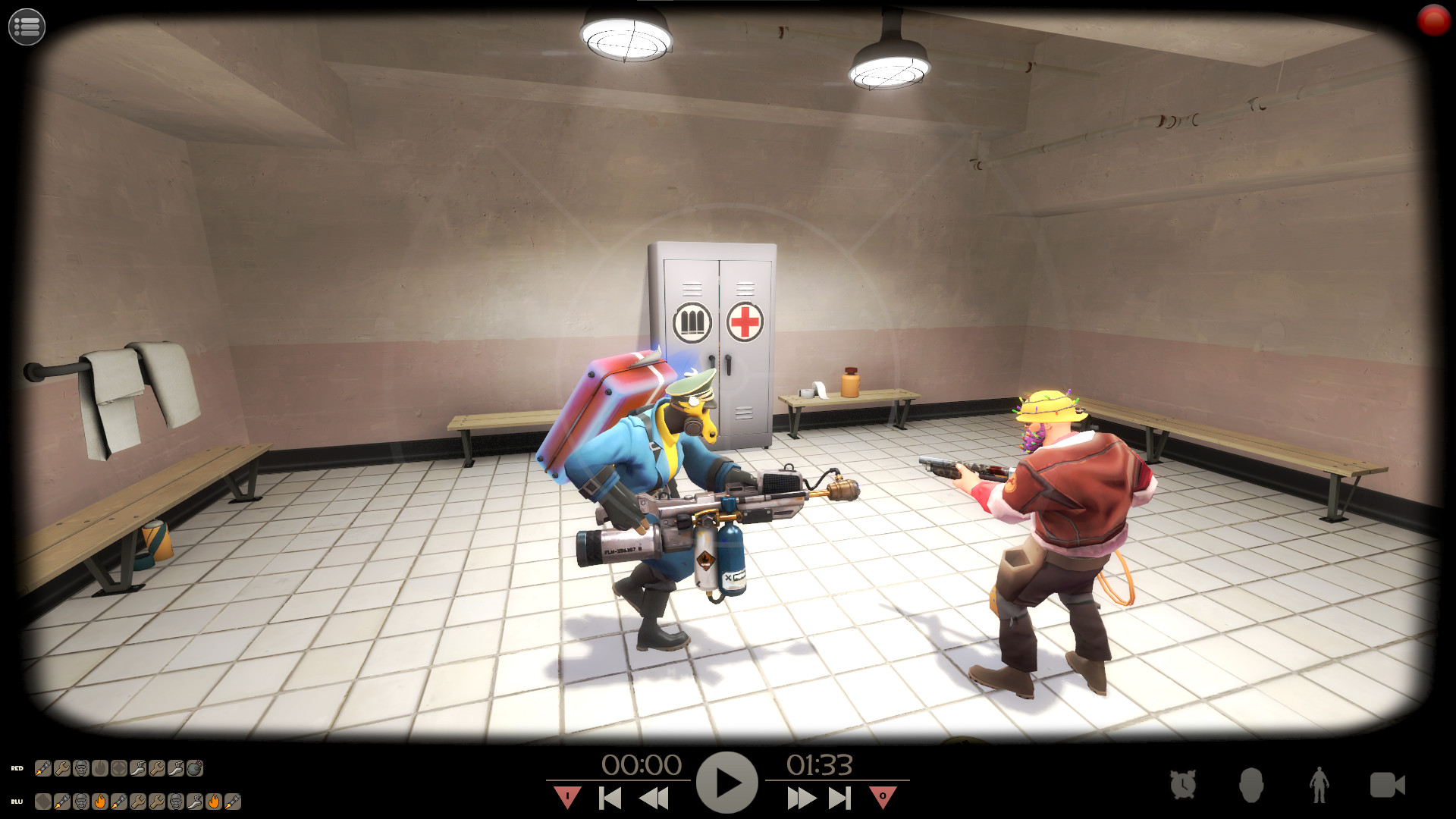Click the rewind control

[654, 797]
